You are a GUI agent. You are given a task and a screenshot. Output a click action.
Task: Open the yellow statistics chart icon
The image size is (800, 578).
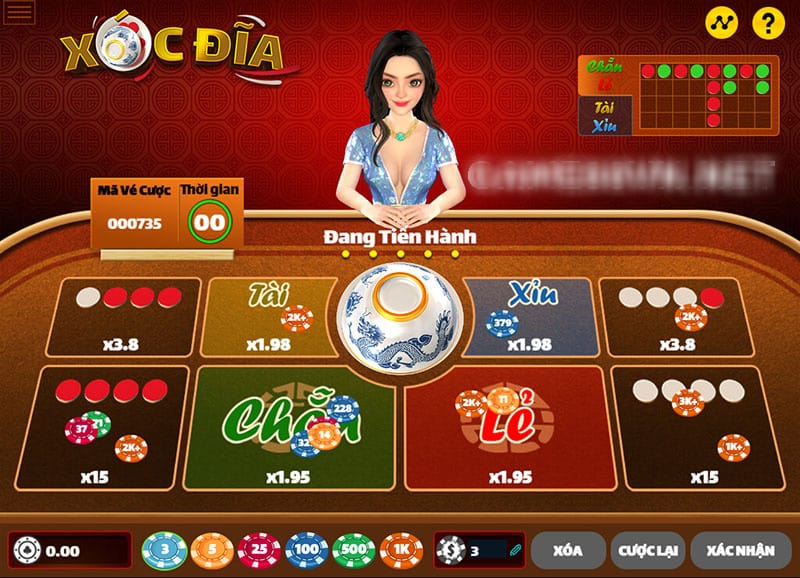pos(721,21)
